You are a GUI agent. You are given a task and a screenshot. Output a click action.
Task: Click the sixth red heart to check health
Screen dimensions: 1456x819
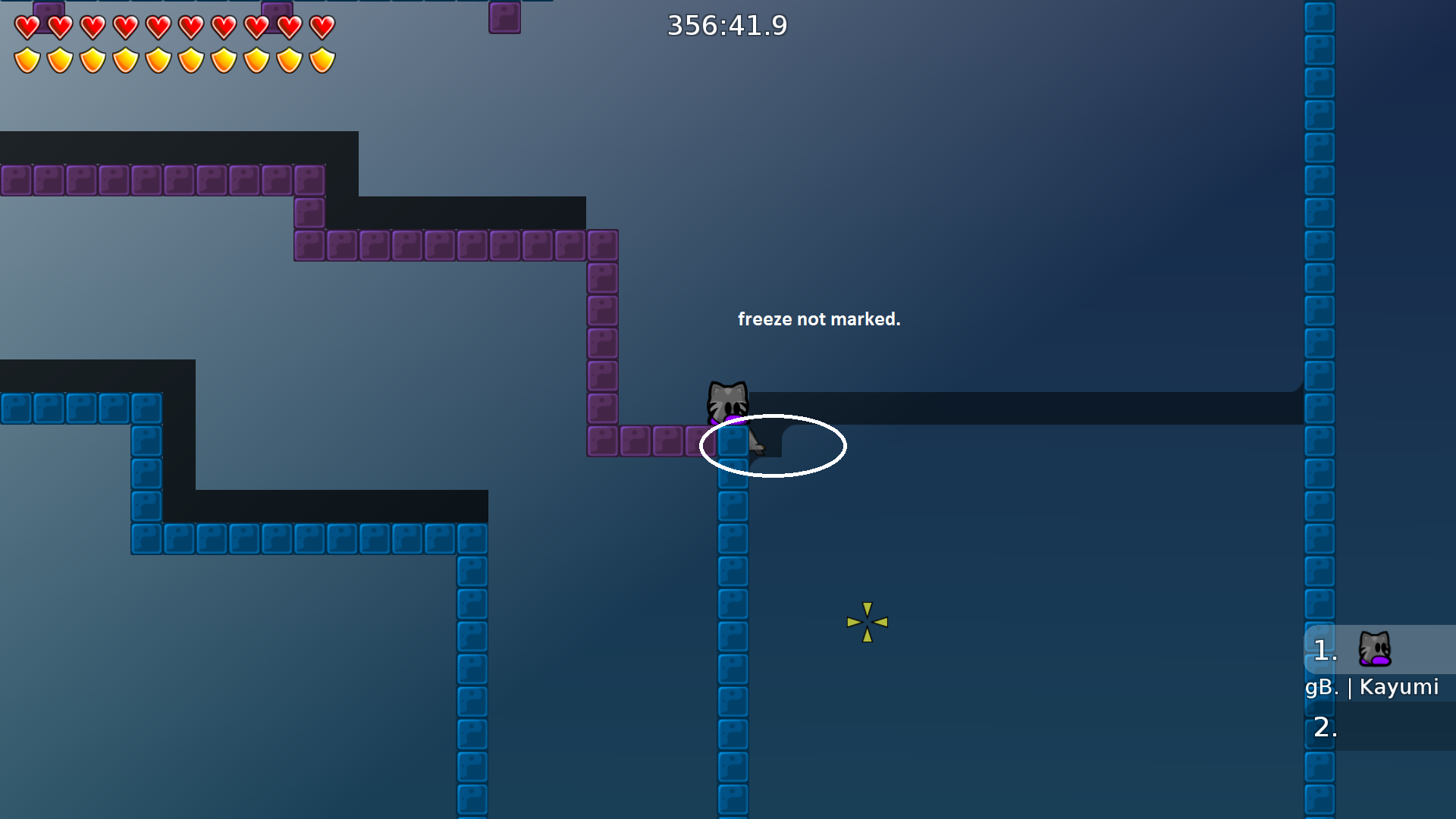[191, 27]
